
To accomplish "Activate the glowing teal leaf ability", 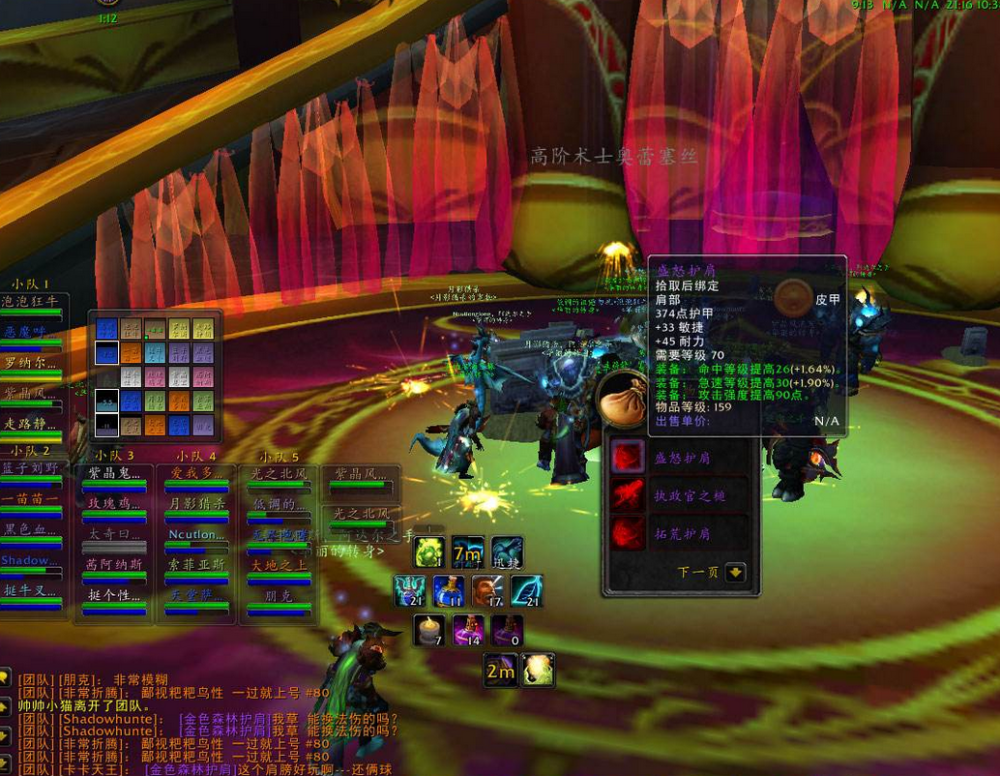I will pos(526,591).
